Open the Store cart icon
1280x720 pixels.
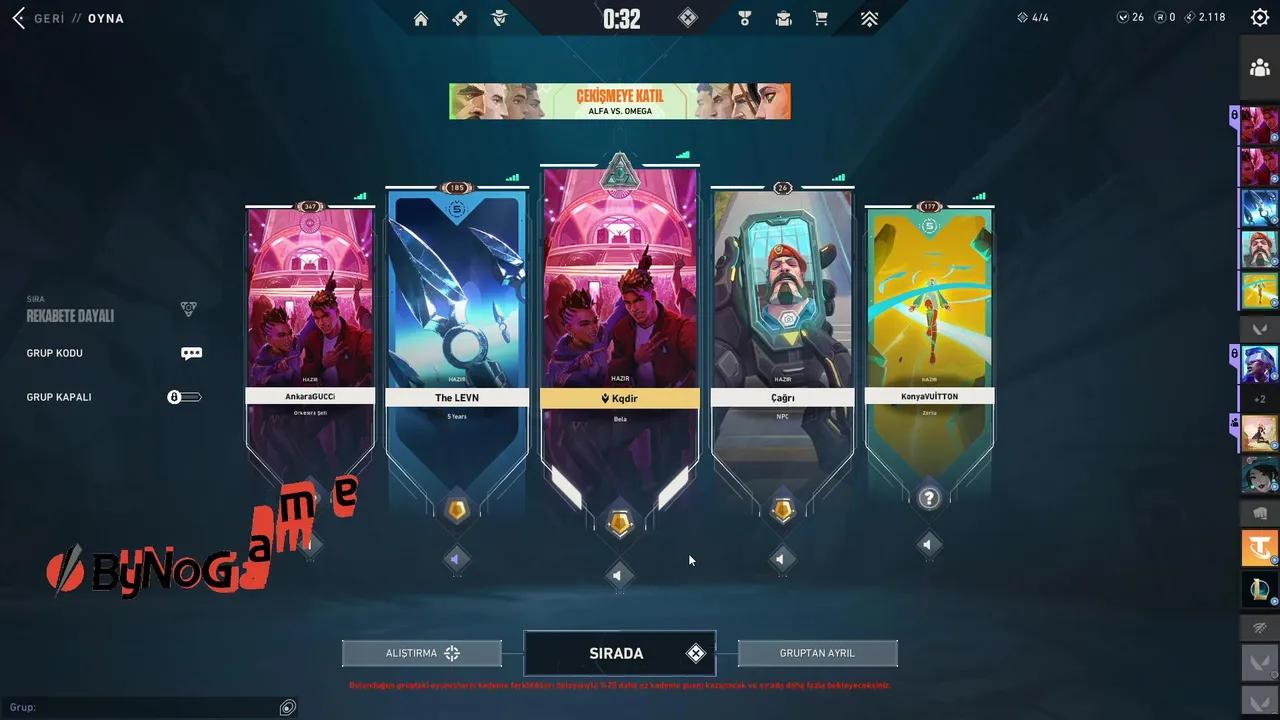tap(821, 18)
